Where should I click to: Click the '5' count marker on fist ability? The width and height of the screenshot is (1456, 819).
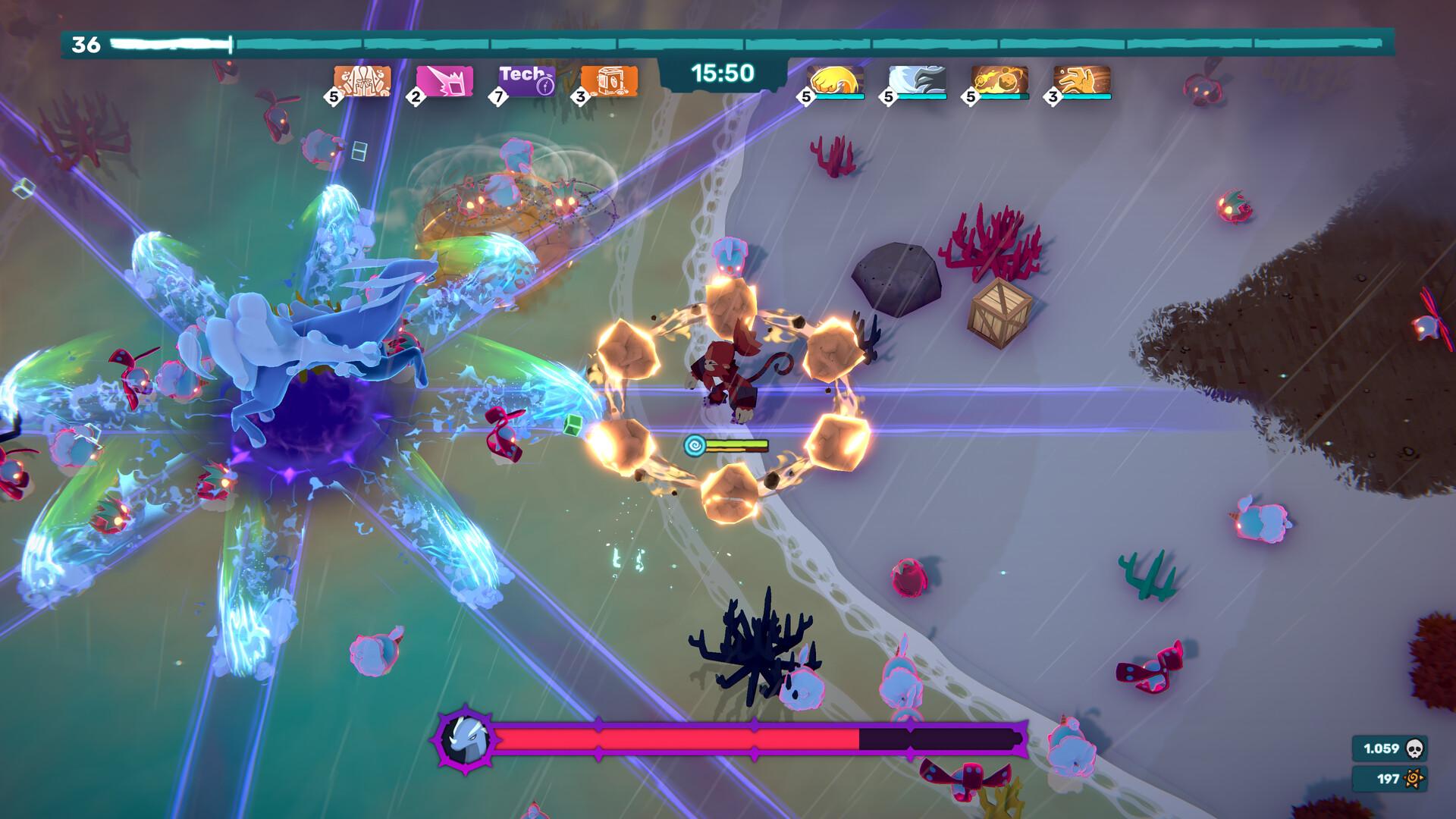click(806, 98)
